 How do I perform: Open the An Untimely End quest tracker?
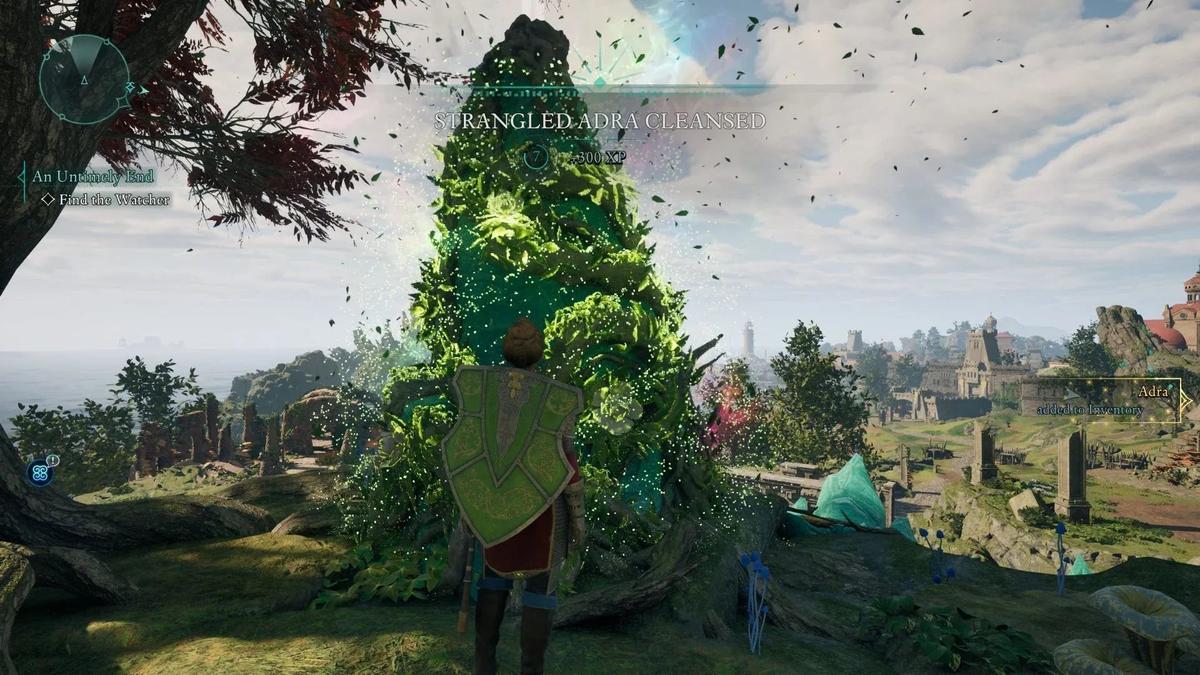pos(92,177)
